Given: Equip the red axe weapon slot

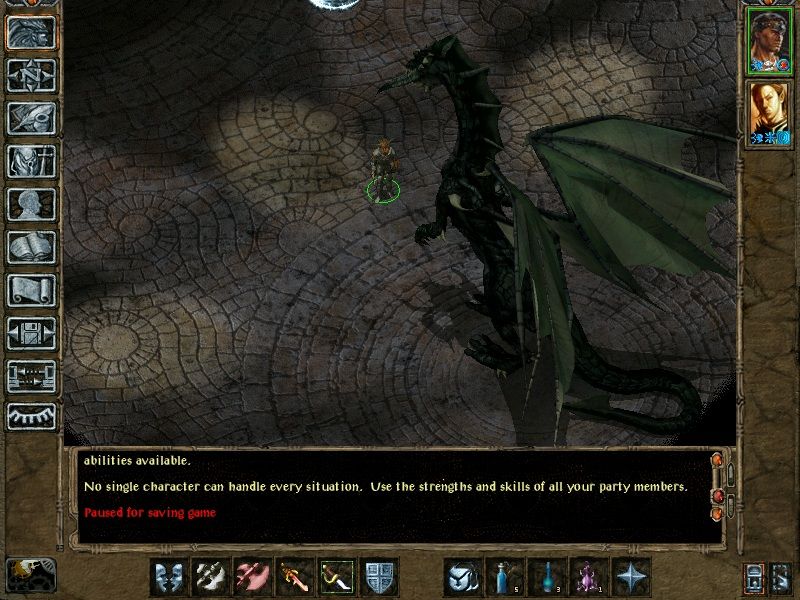Looking at the screenshot, I should pos(253,577).
